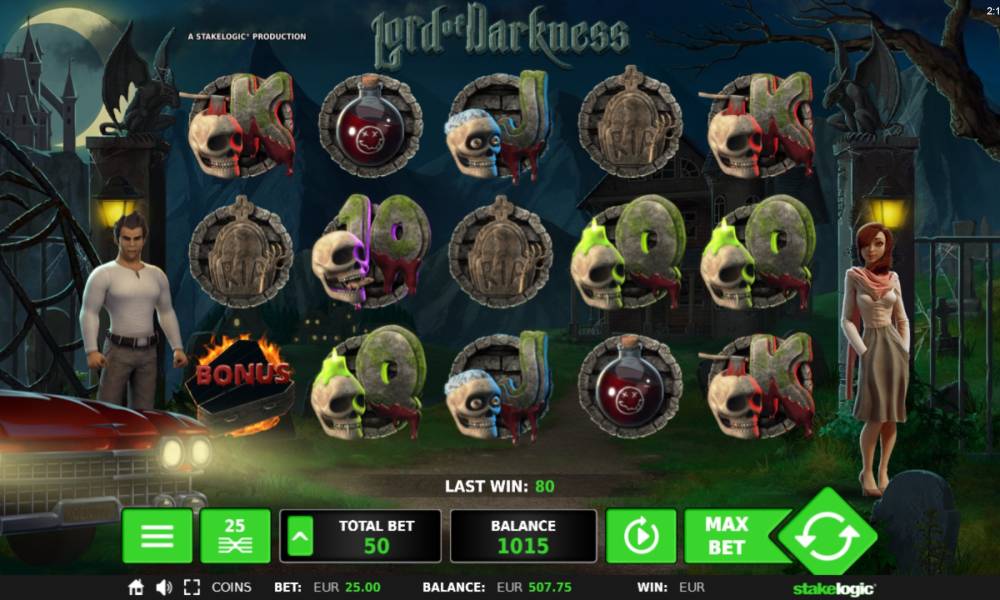1000x600 pixels.
Task: Toggle the sound speaker icon
Action: coord(164,587)
